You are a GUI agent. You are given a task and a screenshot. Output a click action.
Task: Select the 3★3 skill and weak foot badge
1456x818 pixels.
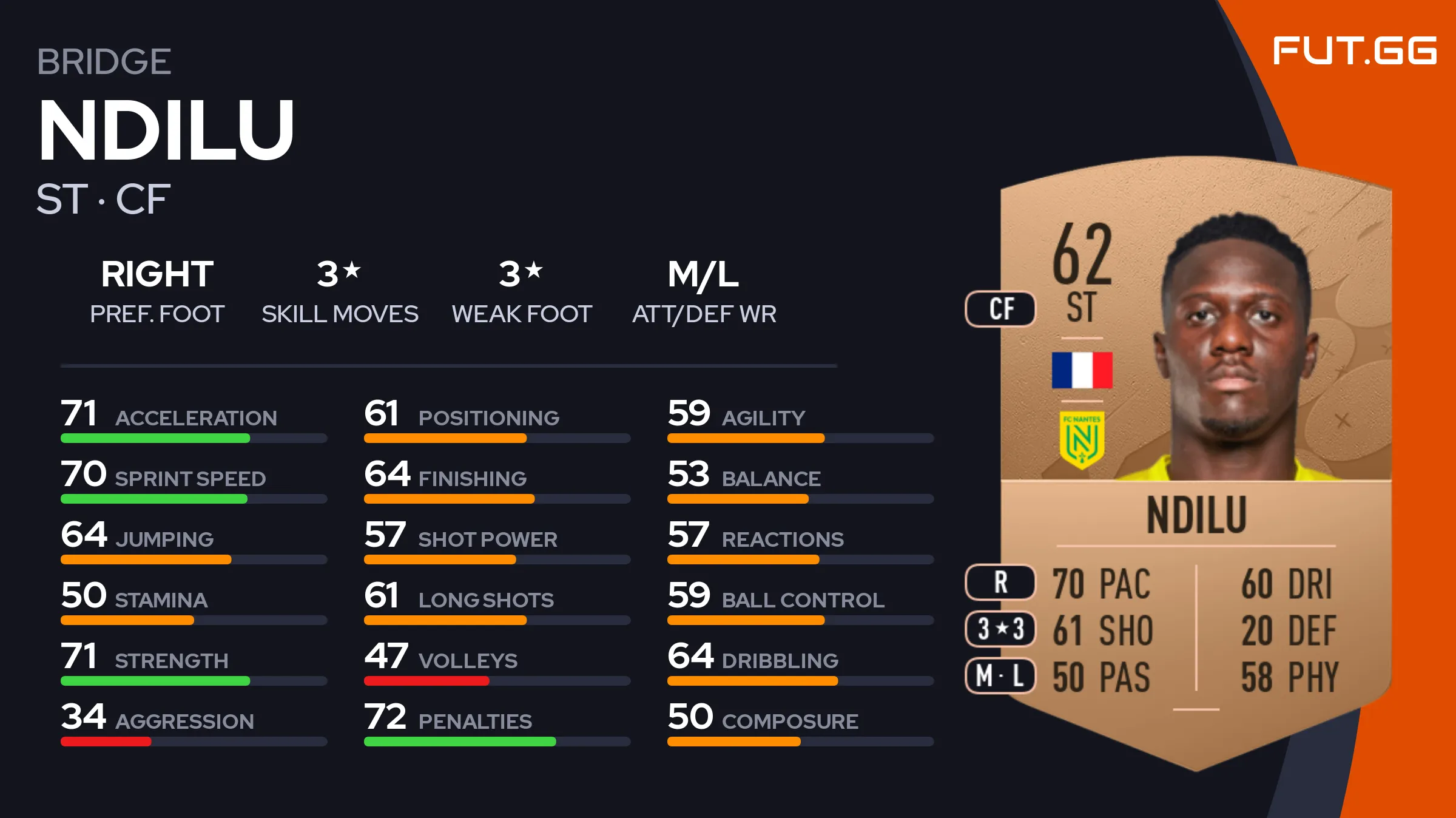pos(1000,629)
